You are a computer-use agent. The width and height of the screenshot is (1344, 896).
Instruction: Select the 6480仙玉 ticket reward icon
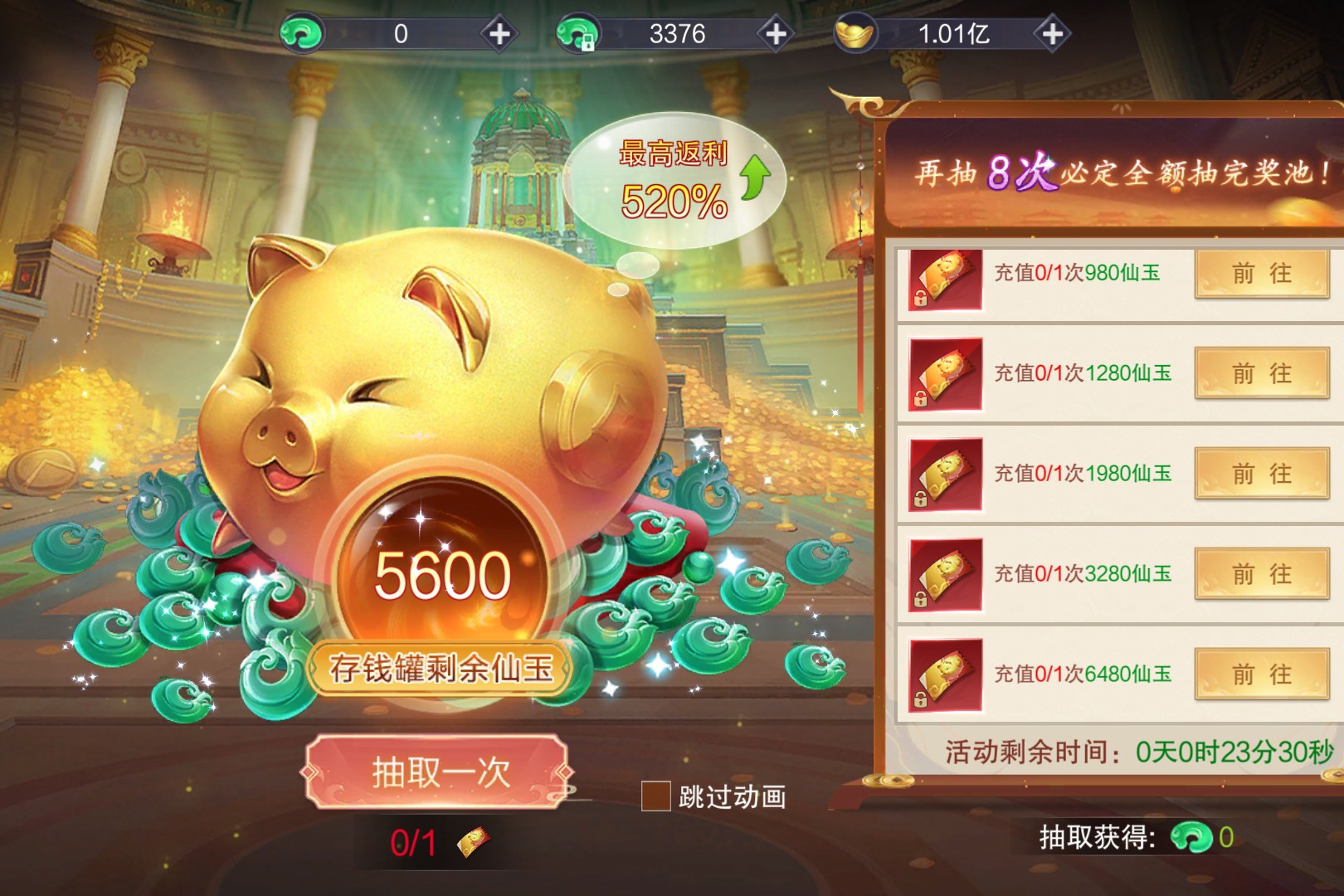(946, 674)
